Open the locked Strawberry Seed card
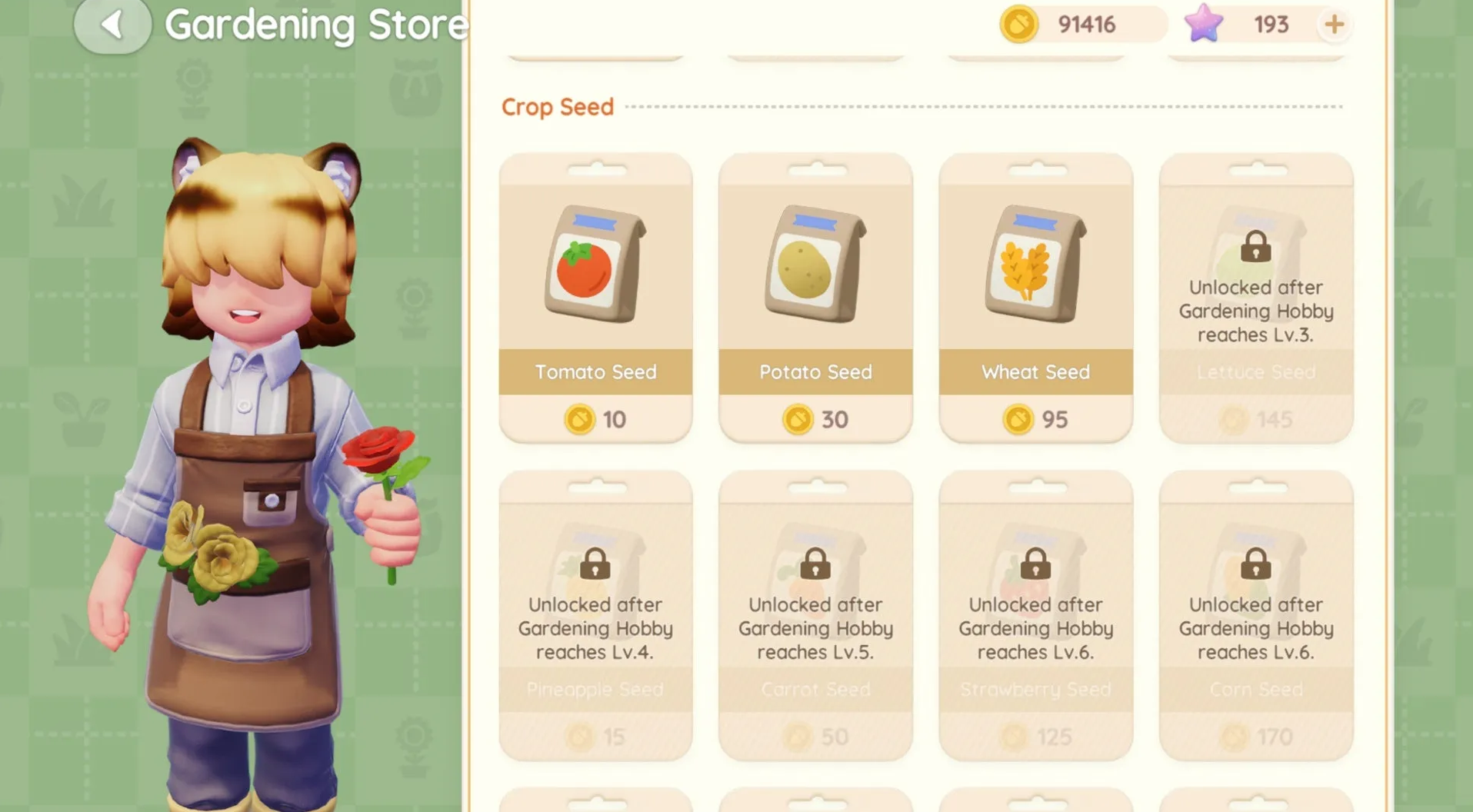 click(x=1035, y=615)
